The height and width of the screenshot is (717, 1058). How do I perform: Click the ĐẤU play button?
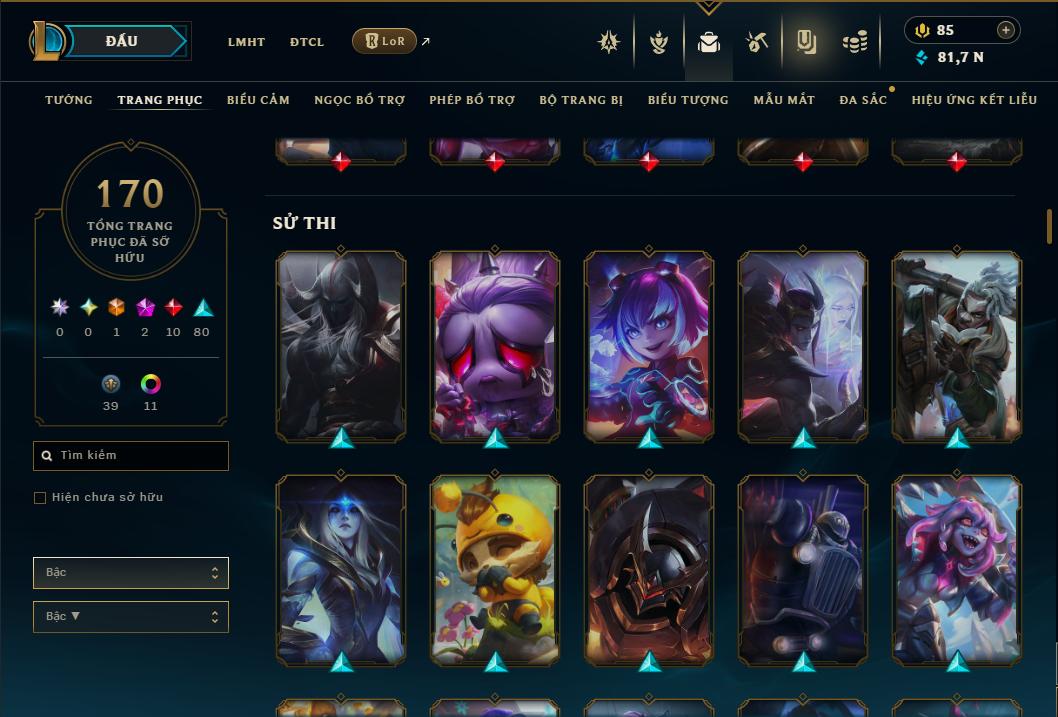[x=121, y=41]
